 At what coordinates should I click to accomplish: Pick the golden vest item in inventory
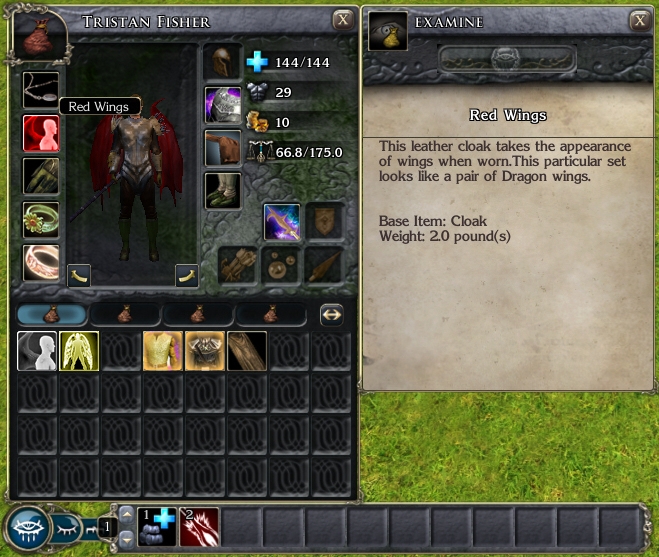(x=163, y=351)
